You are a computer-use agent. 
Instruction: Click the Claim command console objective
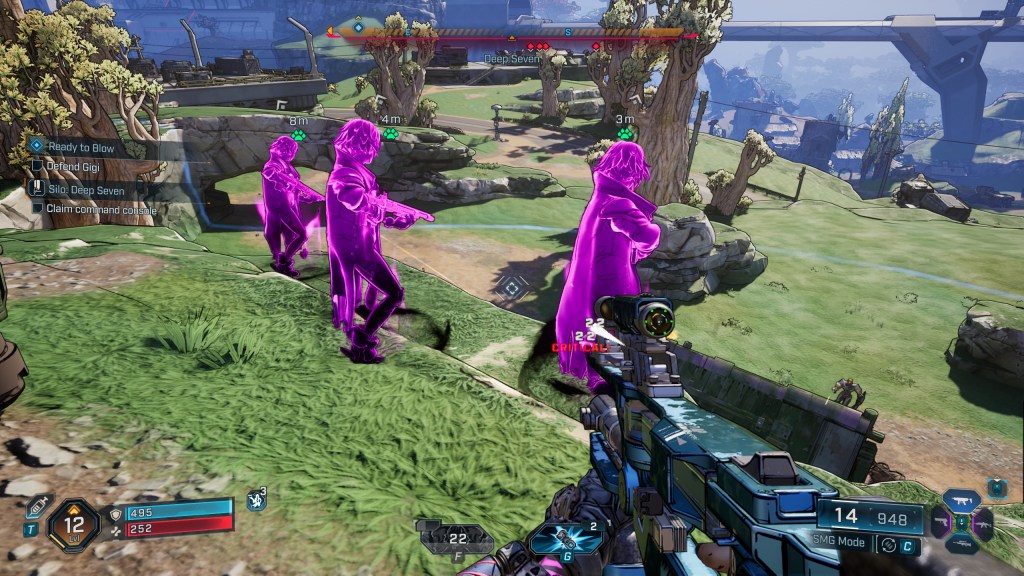point(86,209)
